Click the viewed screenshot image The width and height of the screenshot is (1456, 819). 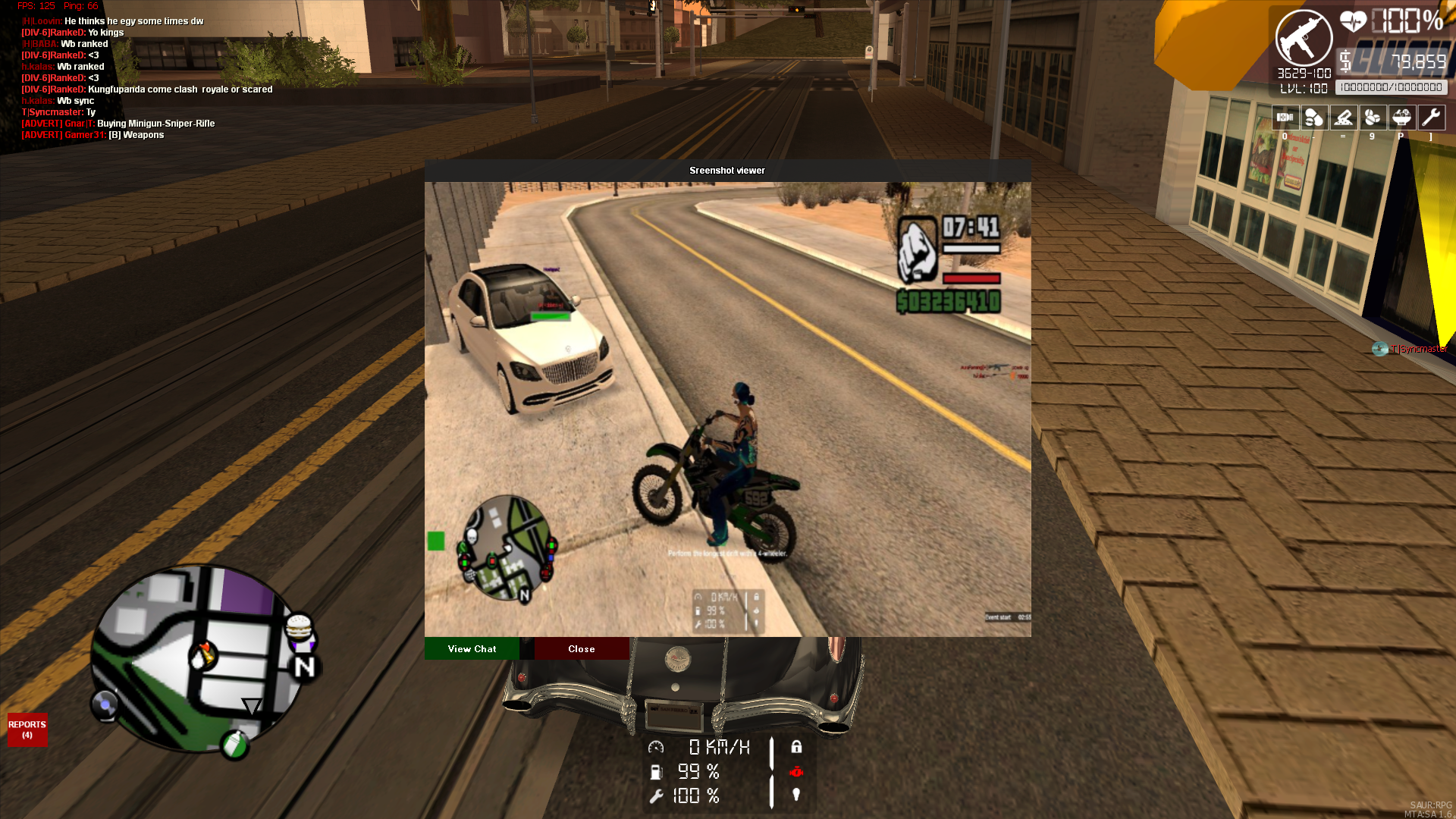pyautogui.click(x=727, y=409)
